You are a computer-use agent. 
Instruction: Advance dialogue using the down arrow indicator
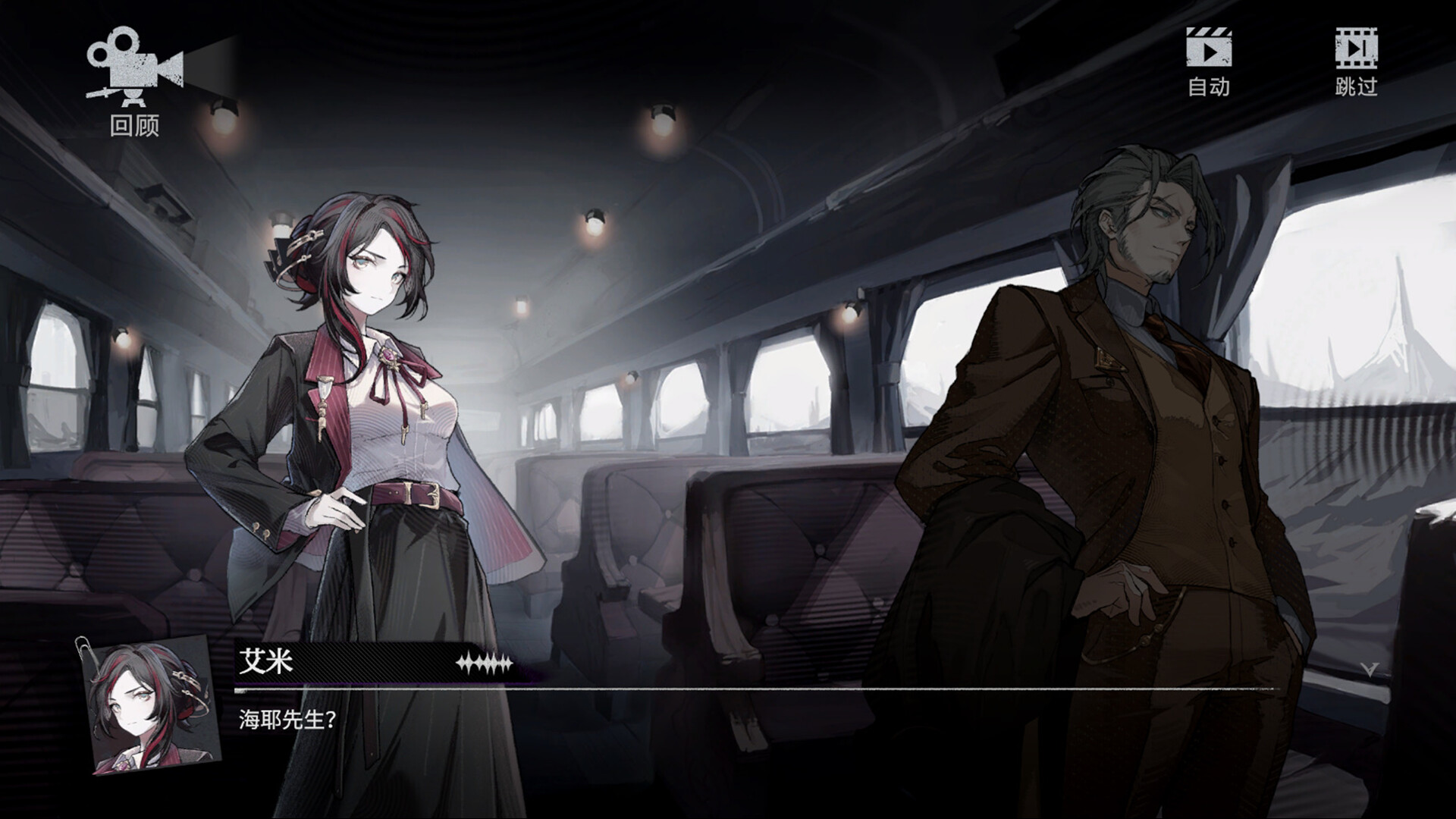coord(1370,669)
